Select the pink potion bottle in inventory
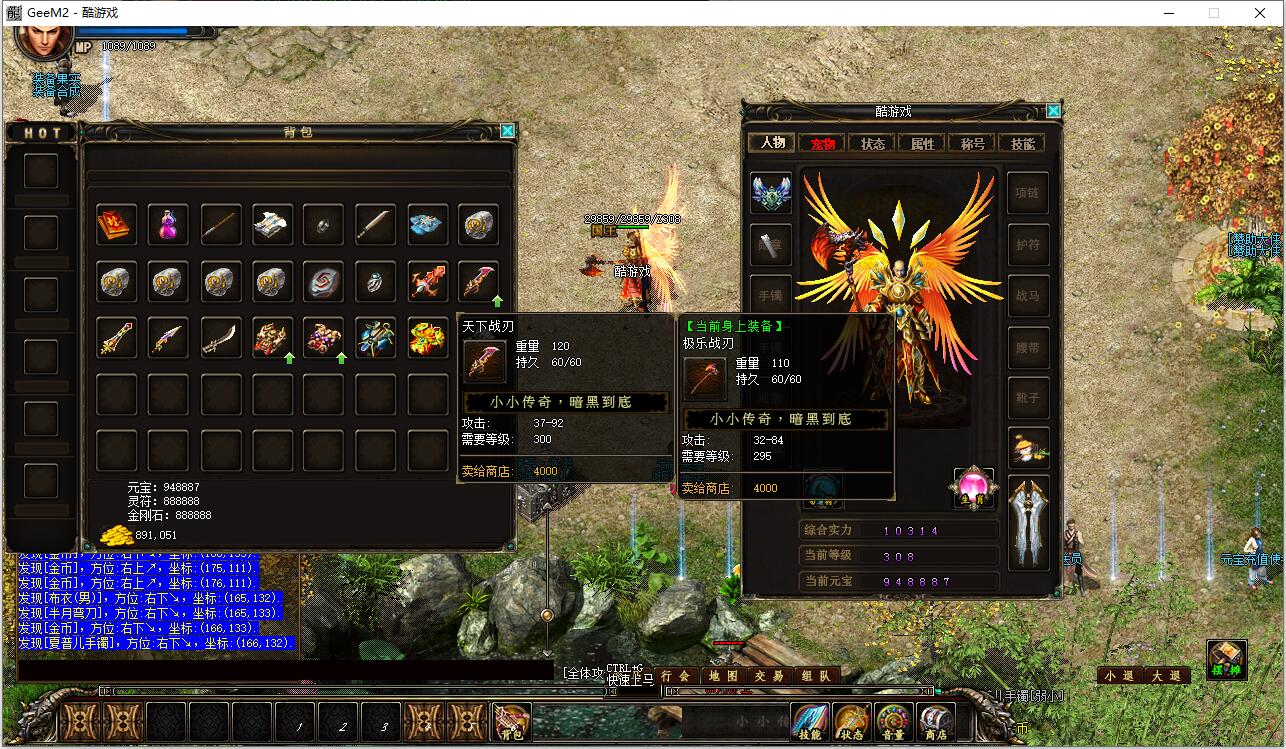 tap(168, 225)
